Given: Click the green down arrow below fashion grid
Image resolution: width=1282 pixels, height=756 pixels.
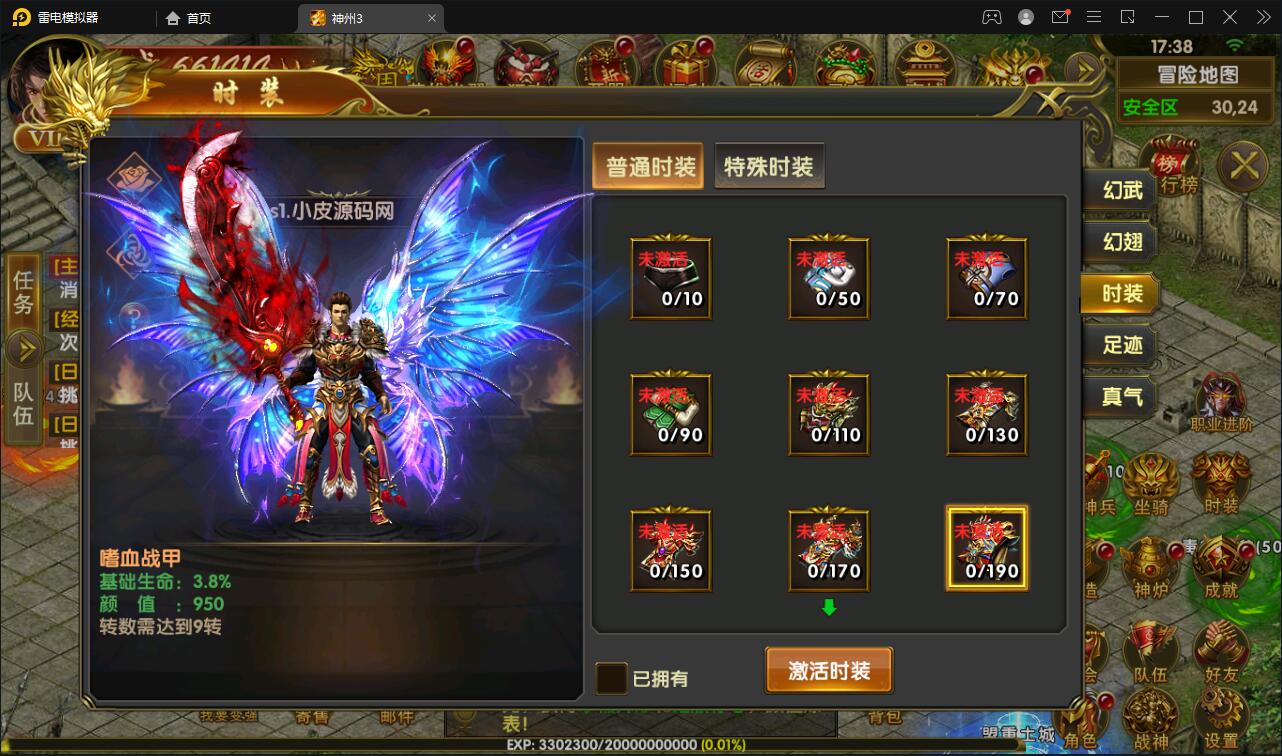Looking at the screenshot, I should (x=828, y=604).
